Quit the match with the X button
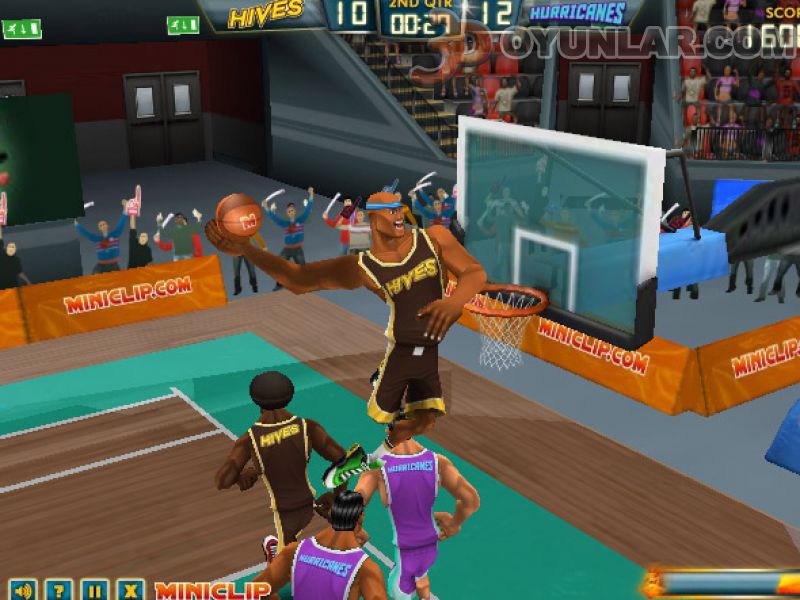 click(x=128, y=590)
